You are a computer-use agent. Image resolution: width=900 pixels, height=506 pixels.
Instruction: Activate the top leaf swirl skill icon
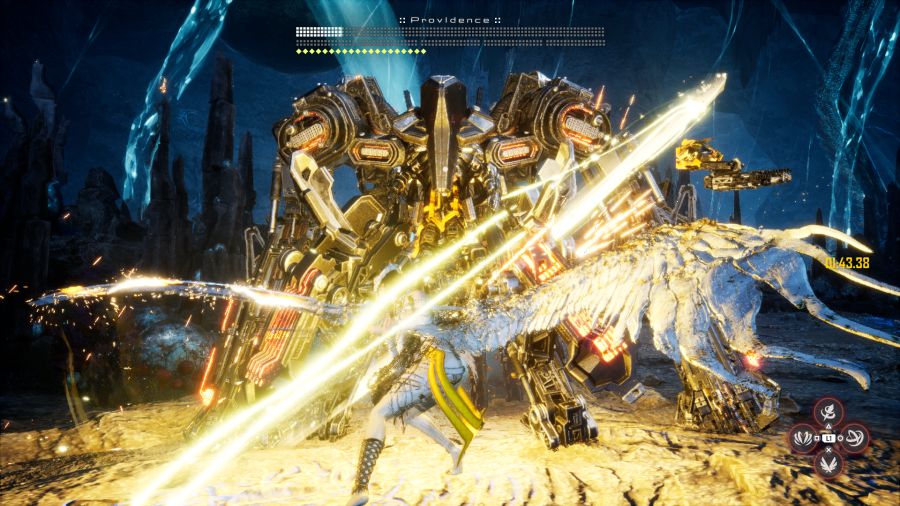coord(828,411)
